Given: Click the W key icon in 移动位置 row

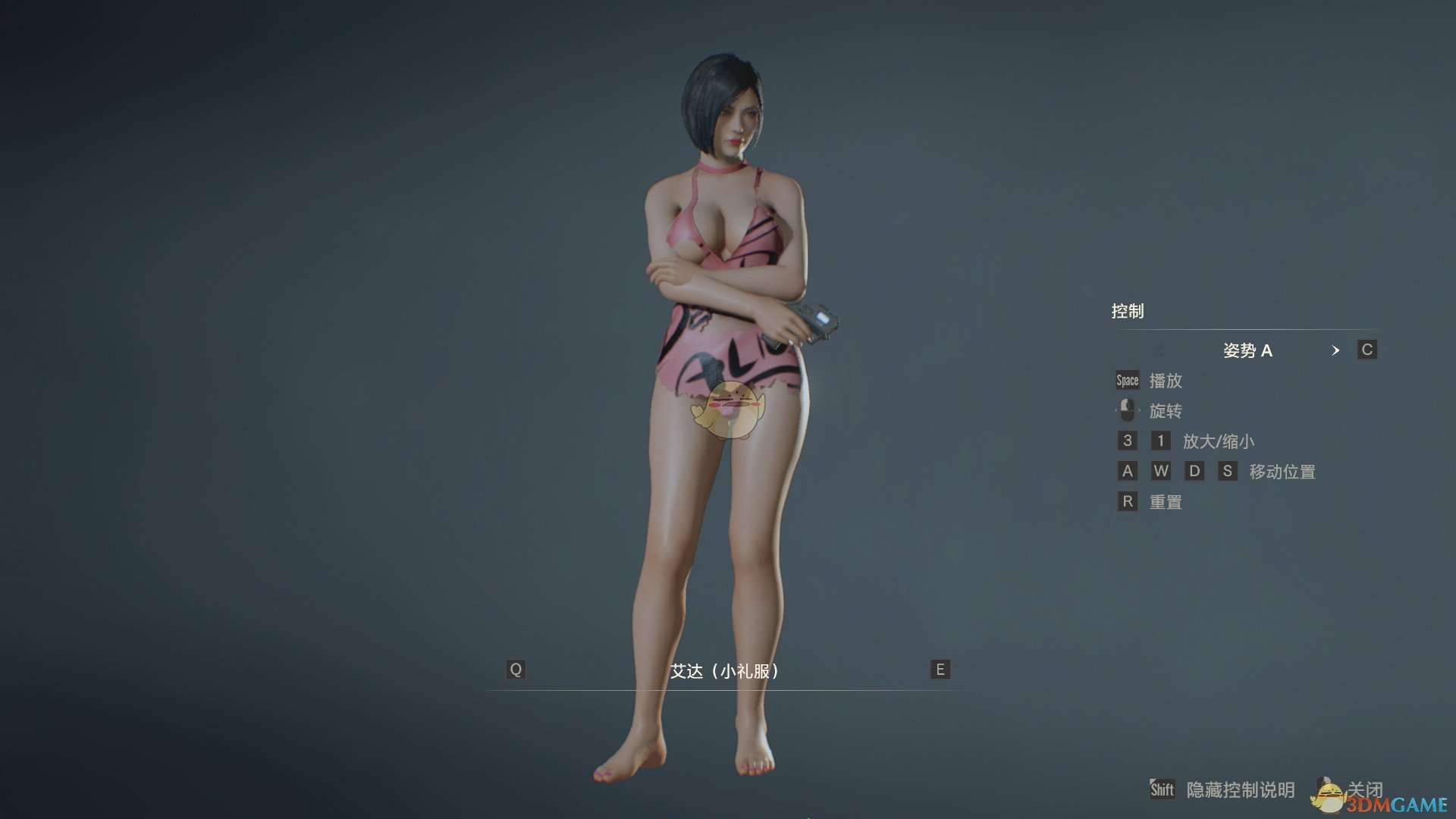Looking at the screenshot, I should coord(1162,471).
